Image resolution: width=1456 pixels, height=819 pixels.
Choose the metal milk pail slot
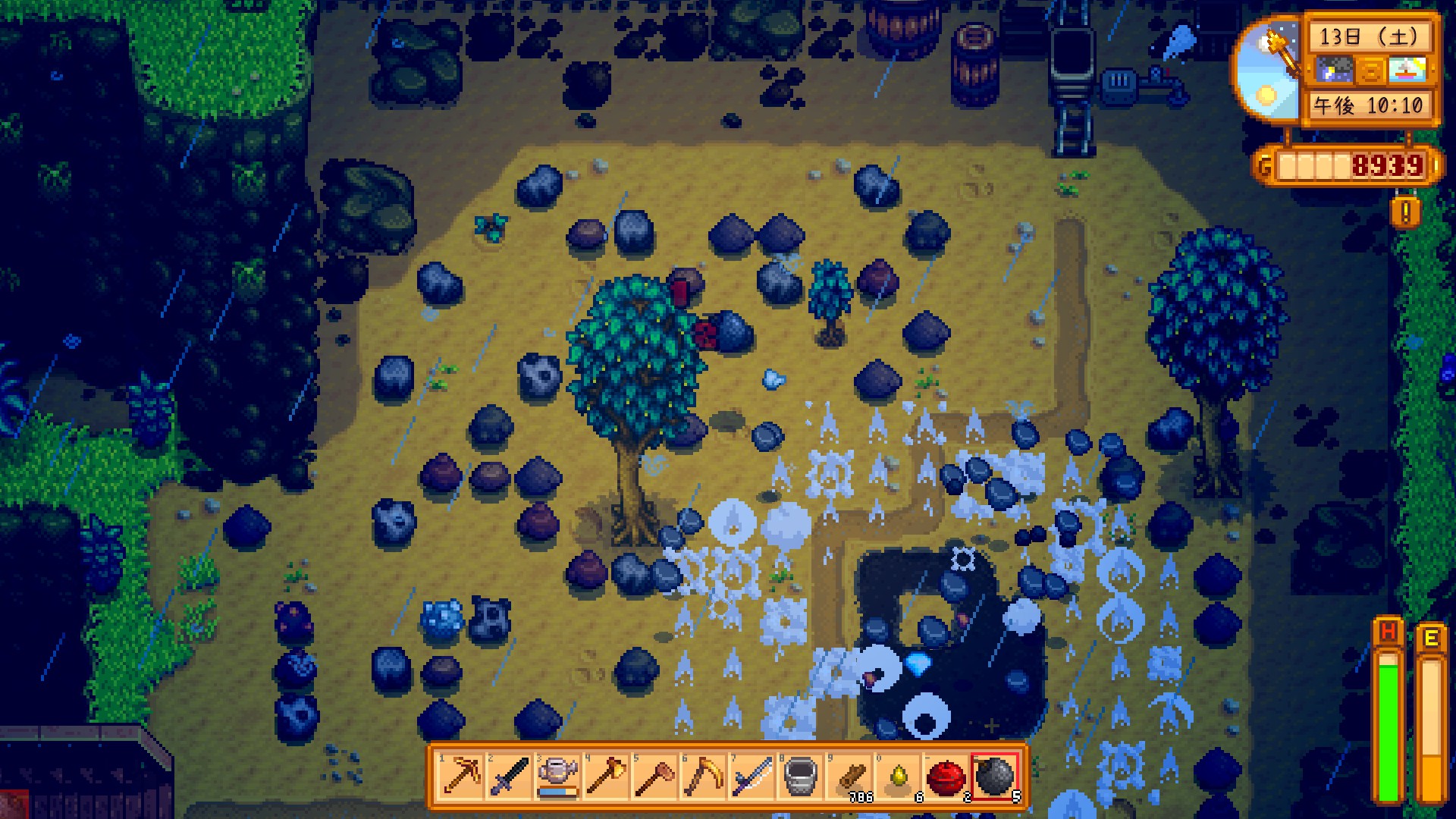coord(800,777)
